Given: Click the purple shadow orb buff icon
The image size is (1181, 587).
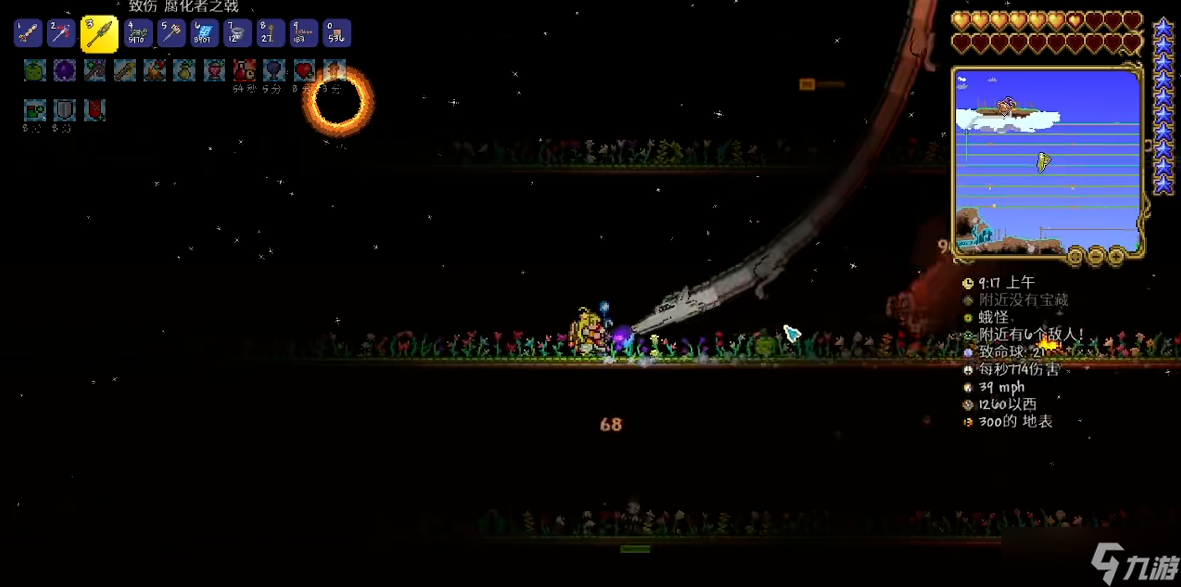Looking at the screenshot, I should pos(65,70).
